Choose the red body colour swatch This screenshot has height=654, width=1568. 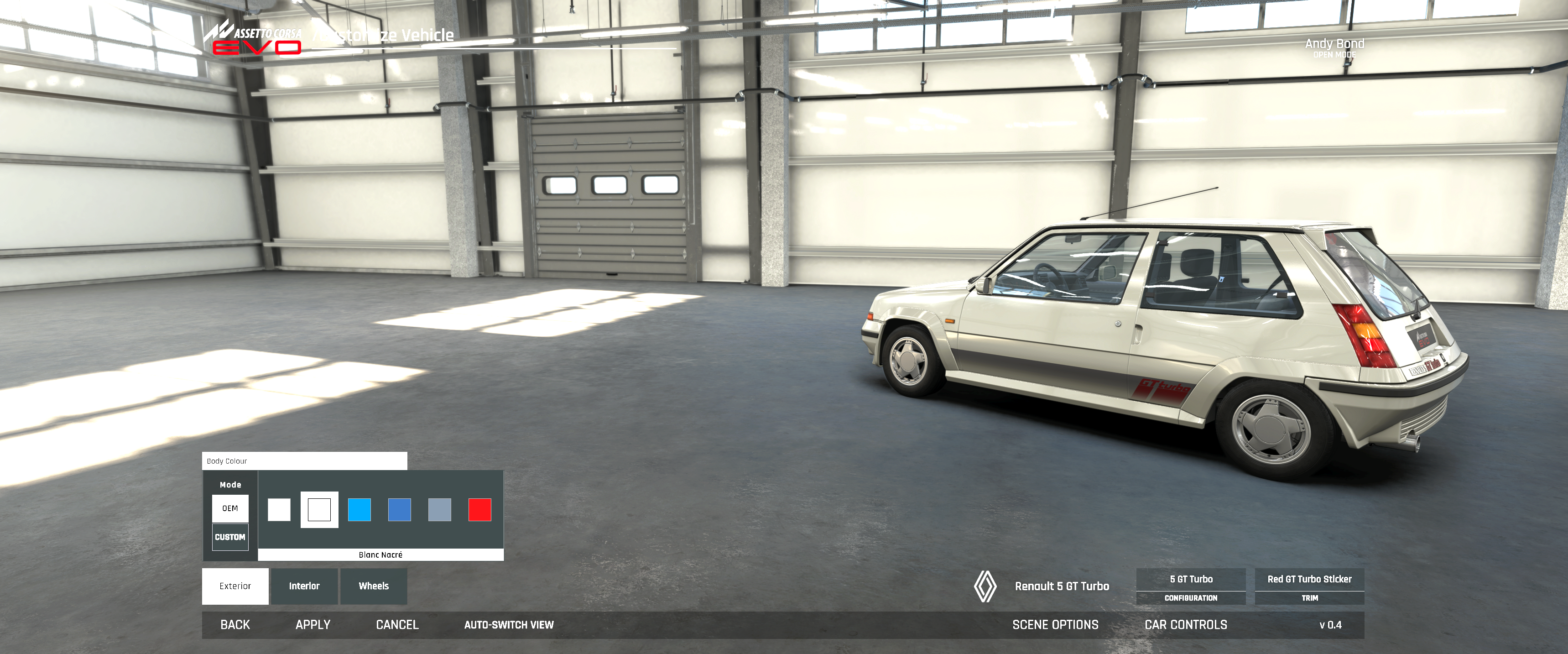[x=479, y=510]
